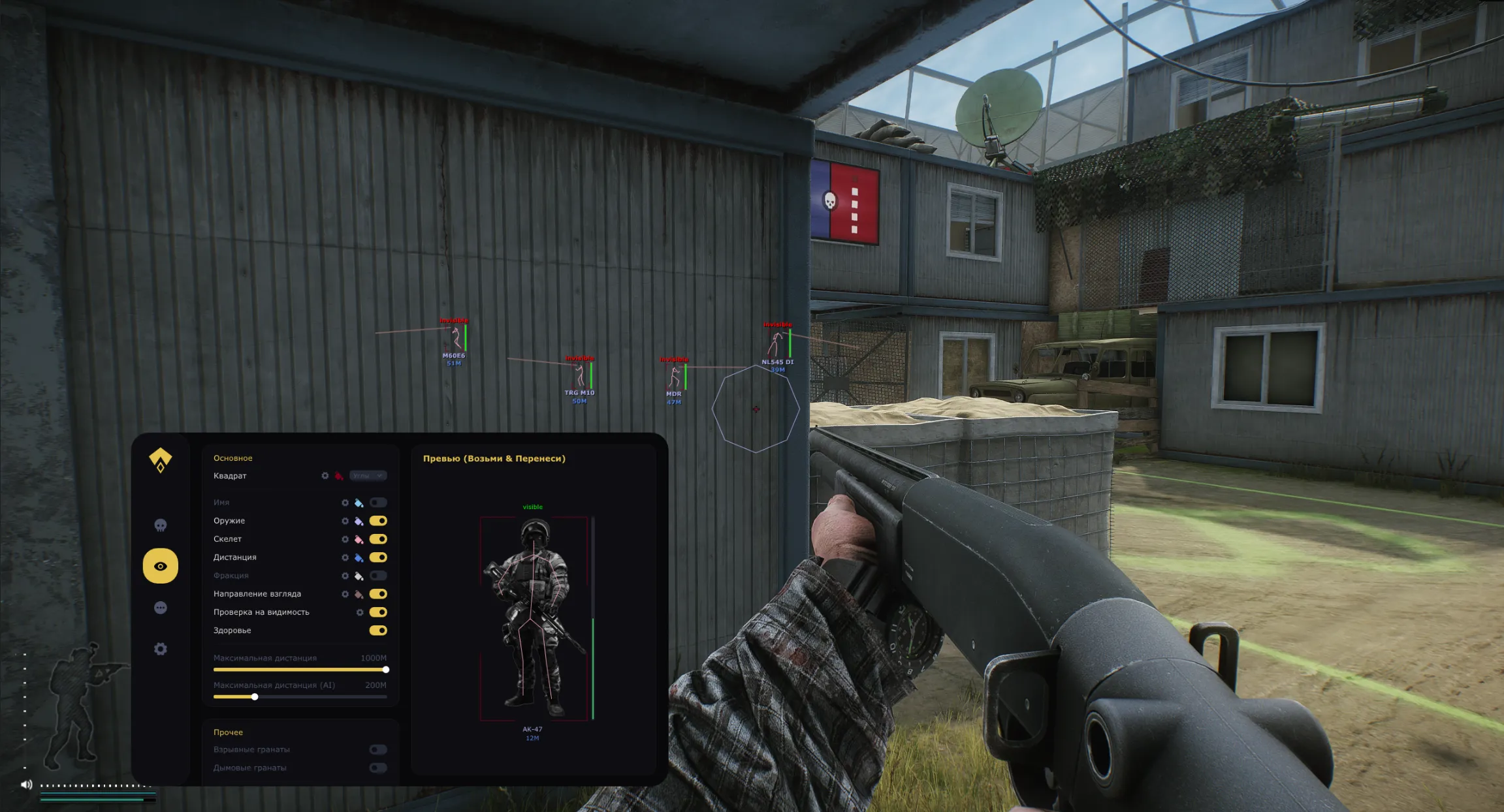Disable the Здоровье toggle
Image resolution: width=1504 pixels, height=812 pixels.
click(377, 631)
